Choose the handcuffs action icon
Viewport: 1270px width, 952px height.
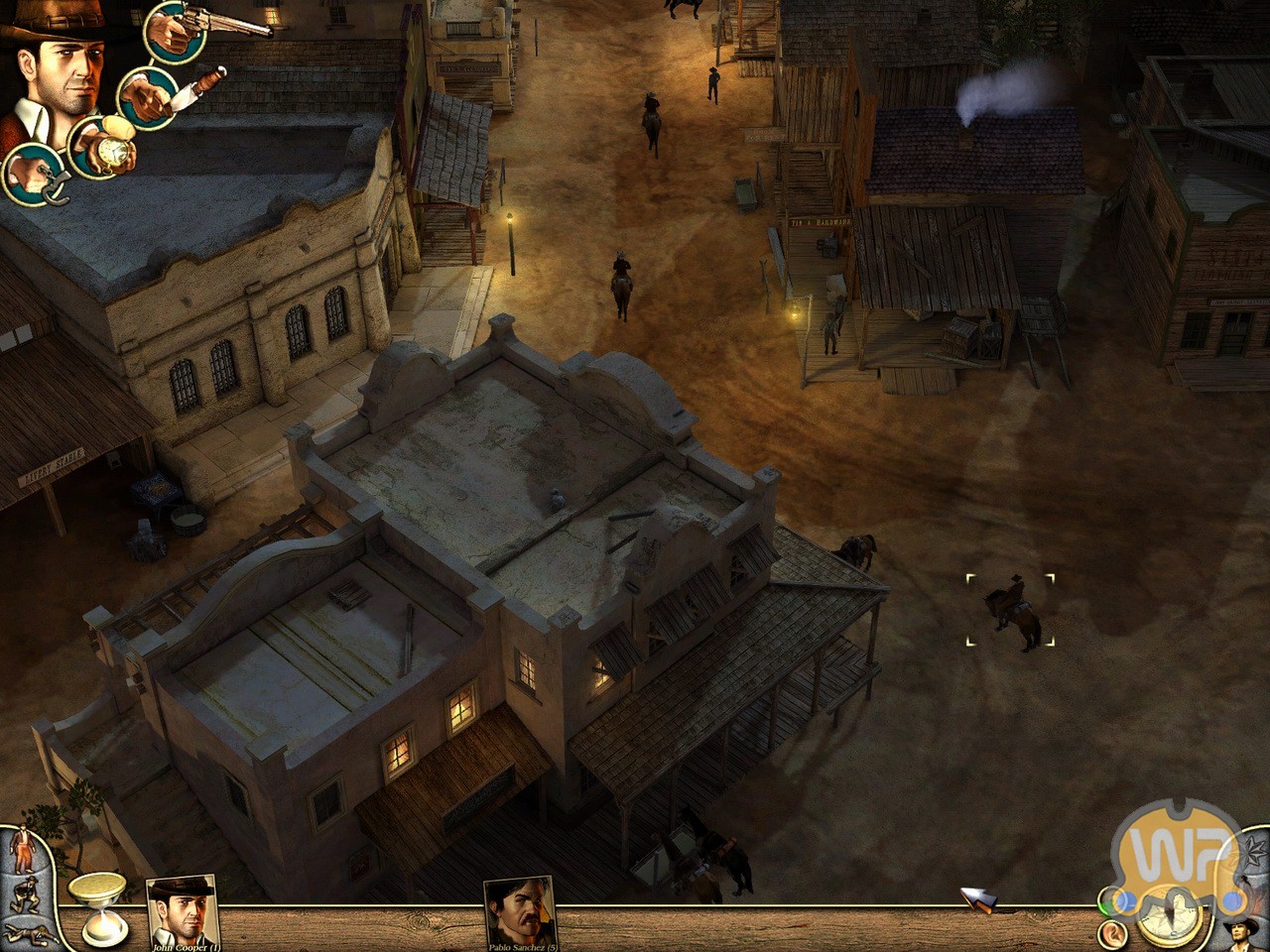(34, 175)
